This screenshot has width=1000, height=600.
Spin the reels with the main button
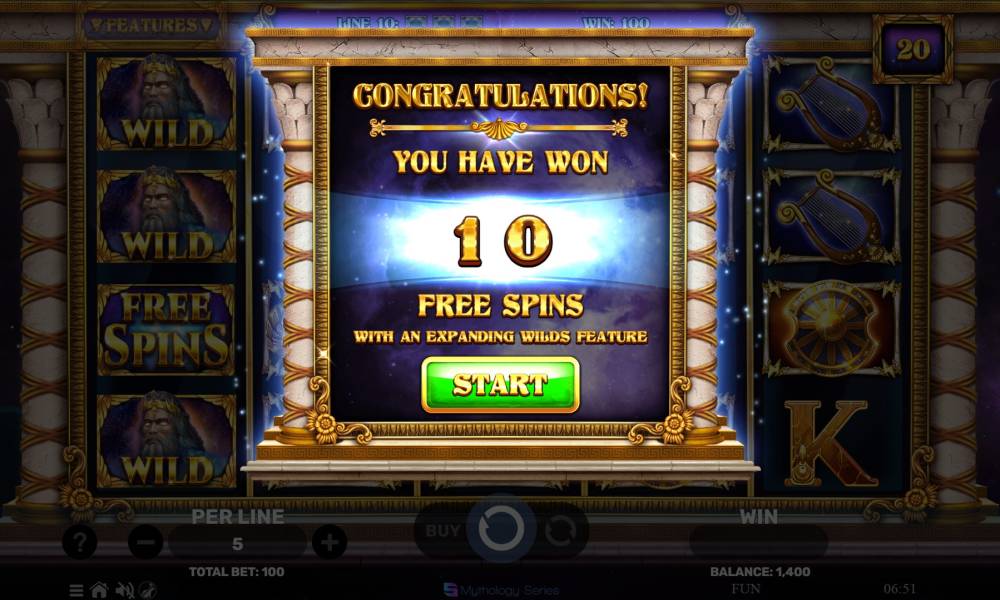(500, 529)
